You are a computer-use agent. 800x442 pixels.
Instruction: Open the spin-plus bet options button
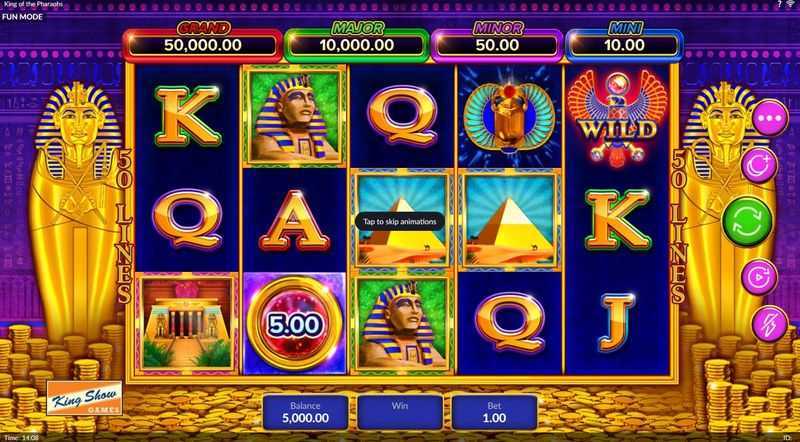tap(756, 166)
